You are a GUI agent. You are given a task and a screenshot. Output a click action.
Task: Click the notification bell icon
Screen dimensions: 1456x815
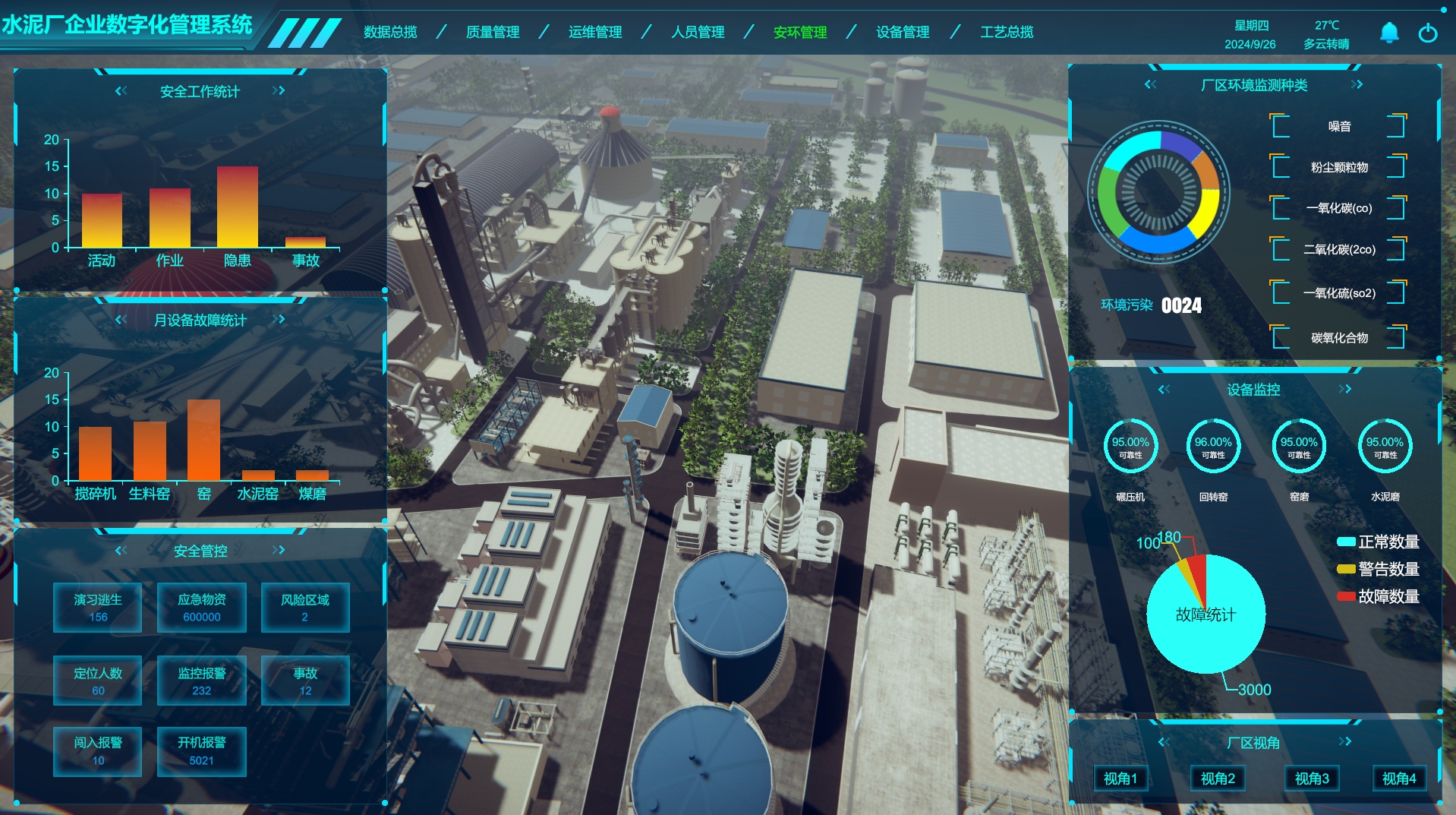tap(1389, 33)
